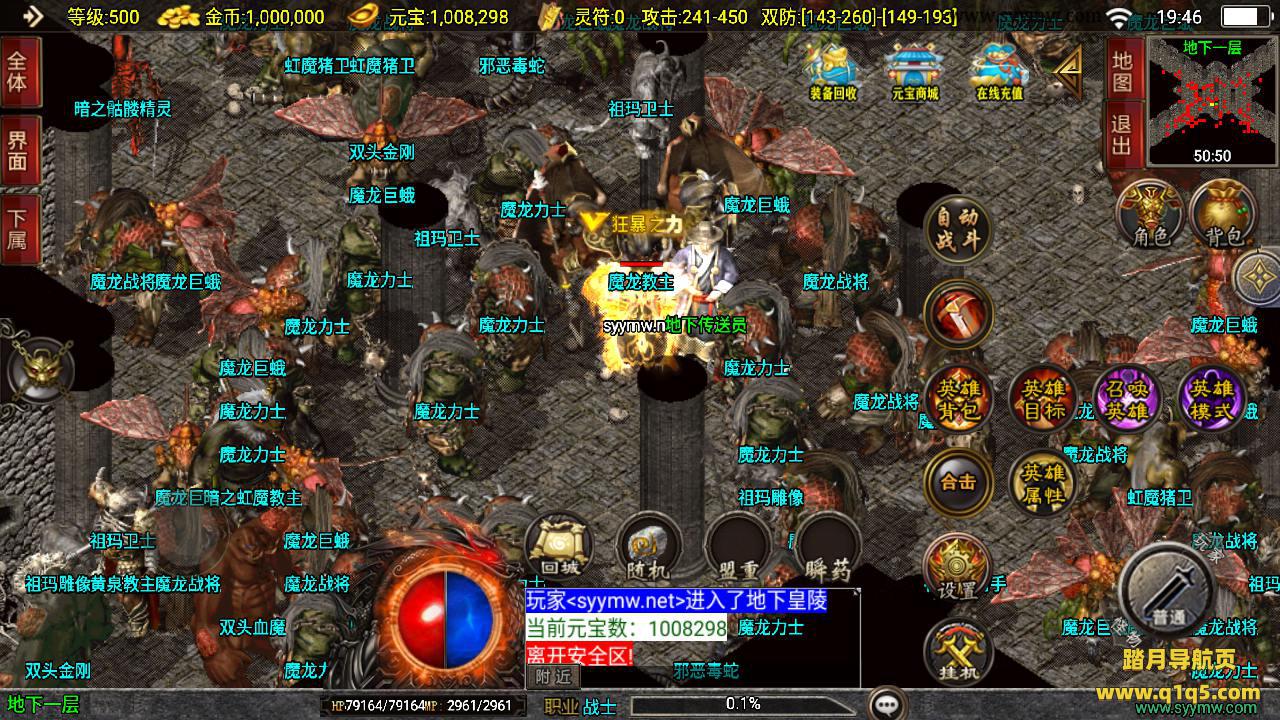The width and height of the screenshot is (1280, 720).
Task: Open the 地下一层 minimap
Action: [x=1212, y=100]
